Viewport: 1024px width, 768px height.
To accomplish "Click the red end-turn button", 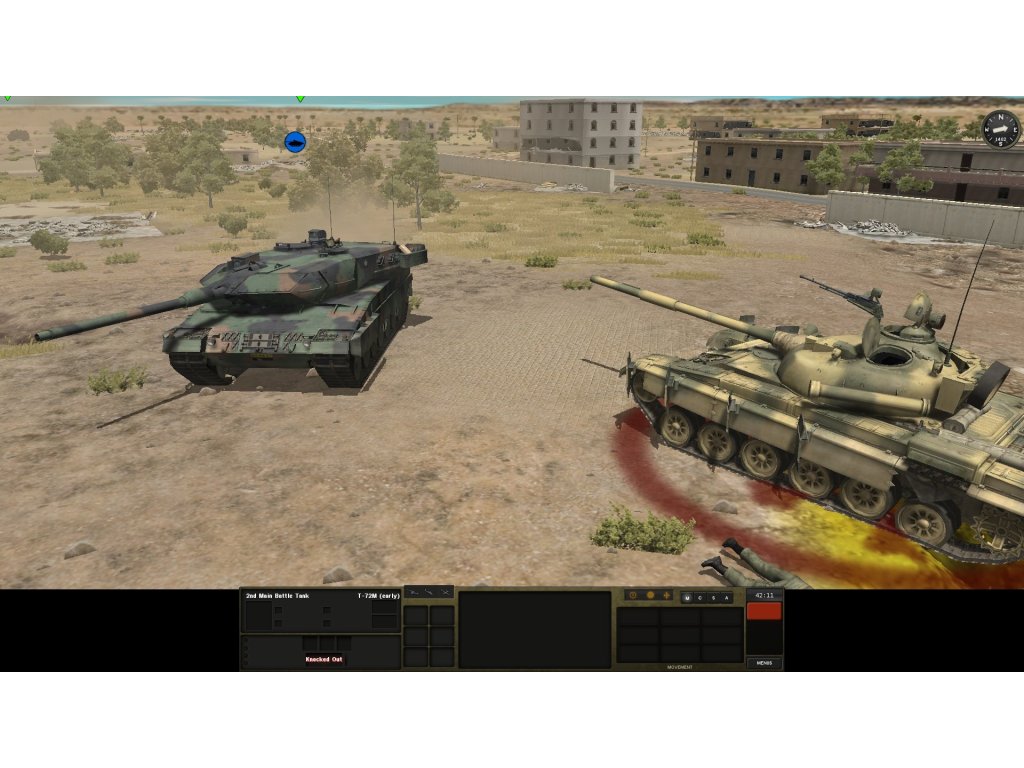I will (x=764, y=611).
